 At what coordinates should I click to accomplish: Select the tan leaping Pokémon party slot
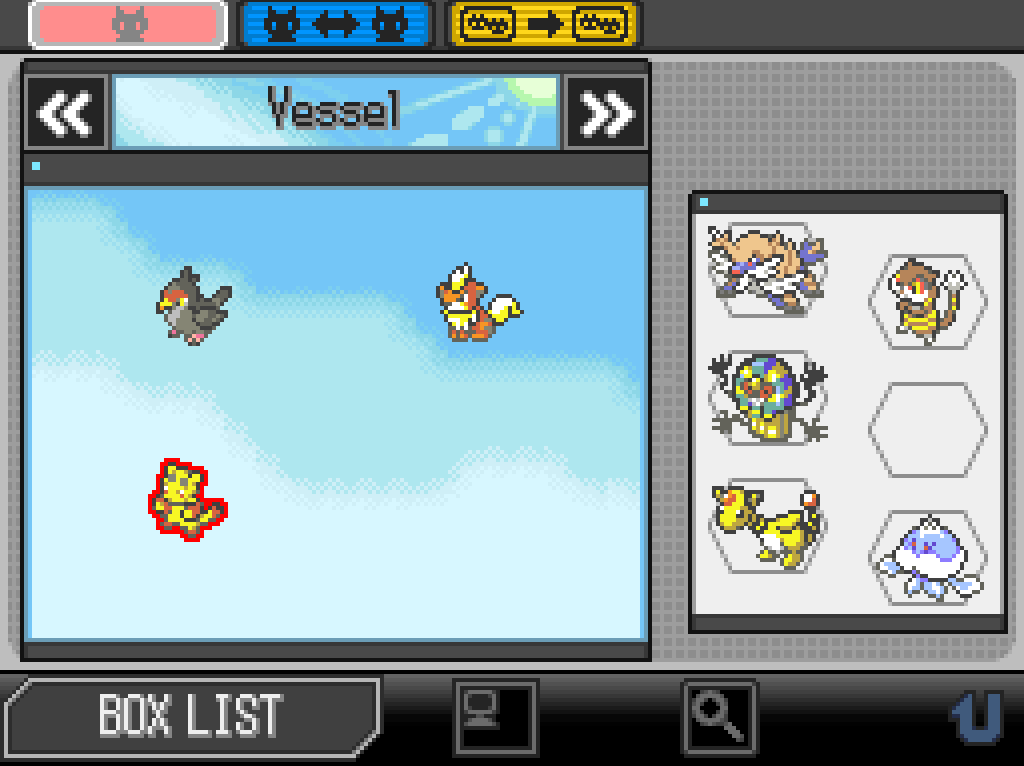coord(765,268)
